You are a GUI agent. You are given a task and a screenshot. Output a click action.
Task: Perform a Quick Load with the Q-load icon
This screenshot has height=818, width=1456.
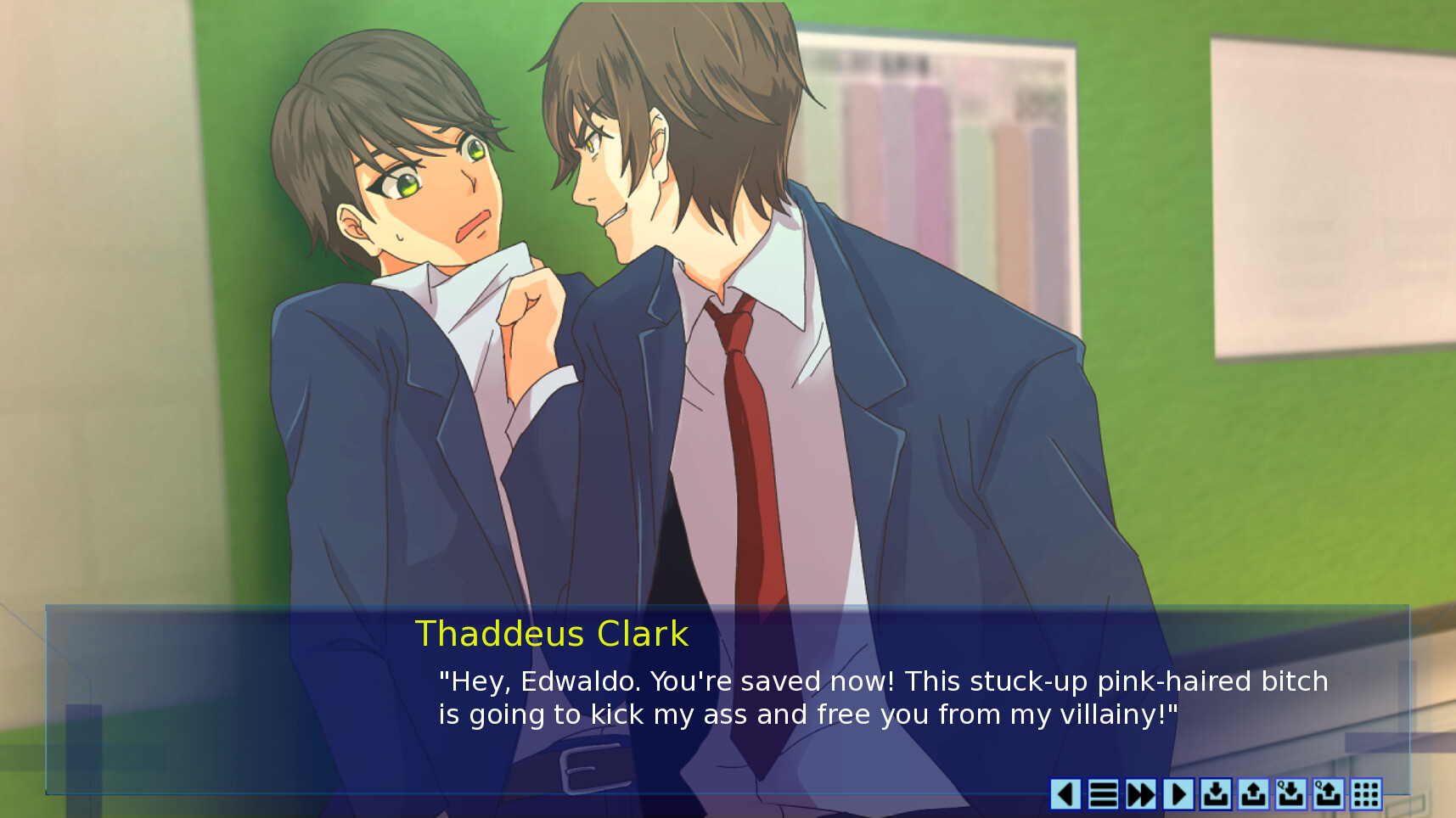pyautogui.click(x=1327, y=795)
